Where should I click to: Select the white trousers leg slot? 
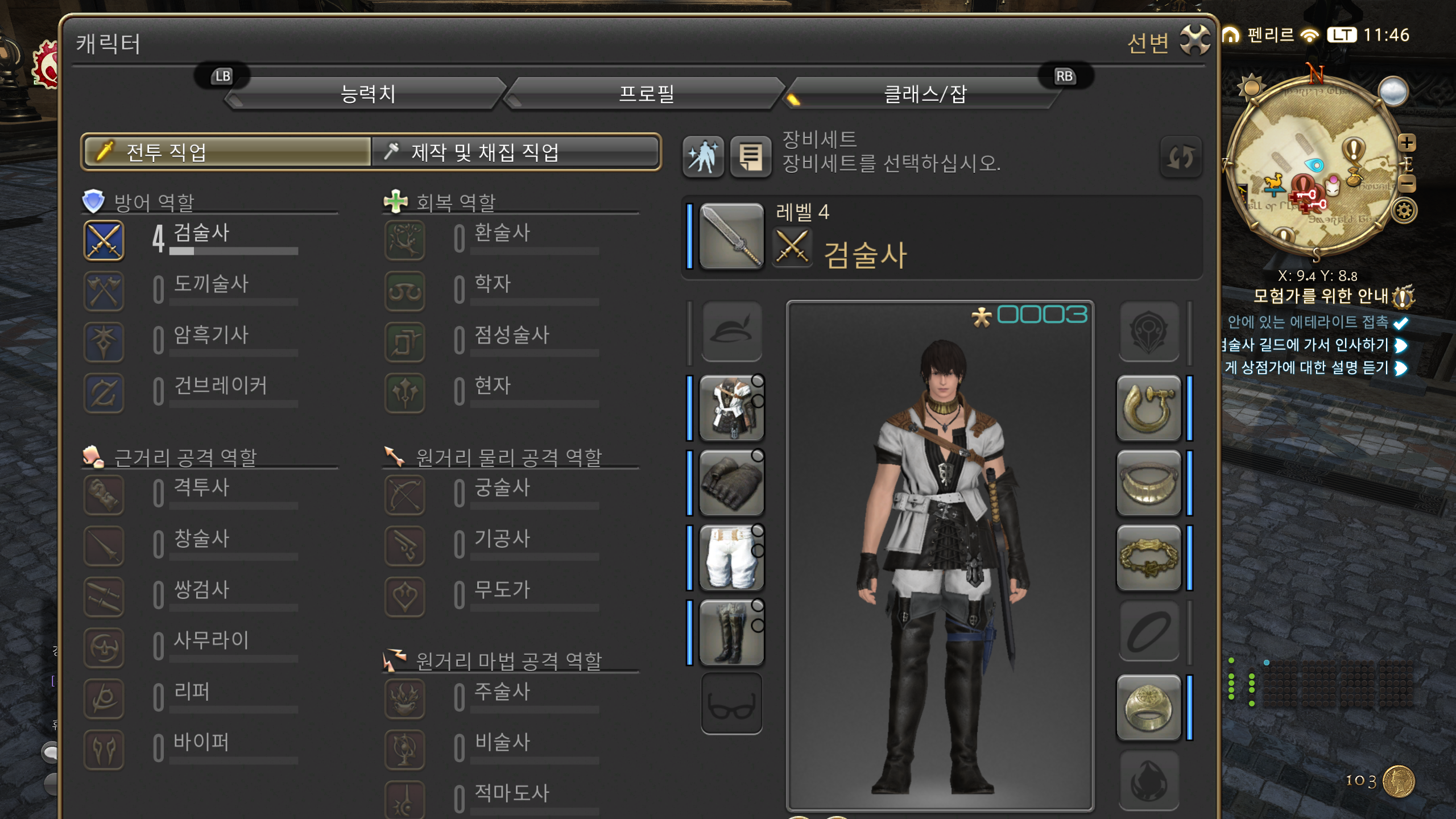tap(731, 558)
